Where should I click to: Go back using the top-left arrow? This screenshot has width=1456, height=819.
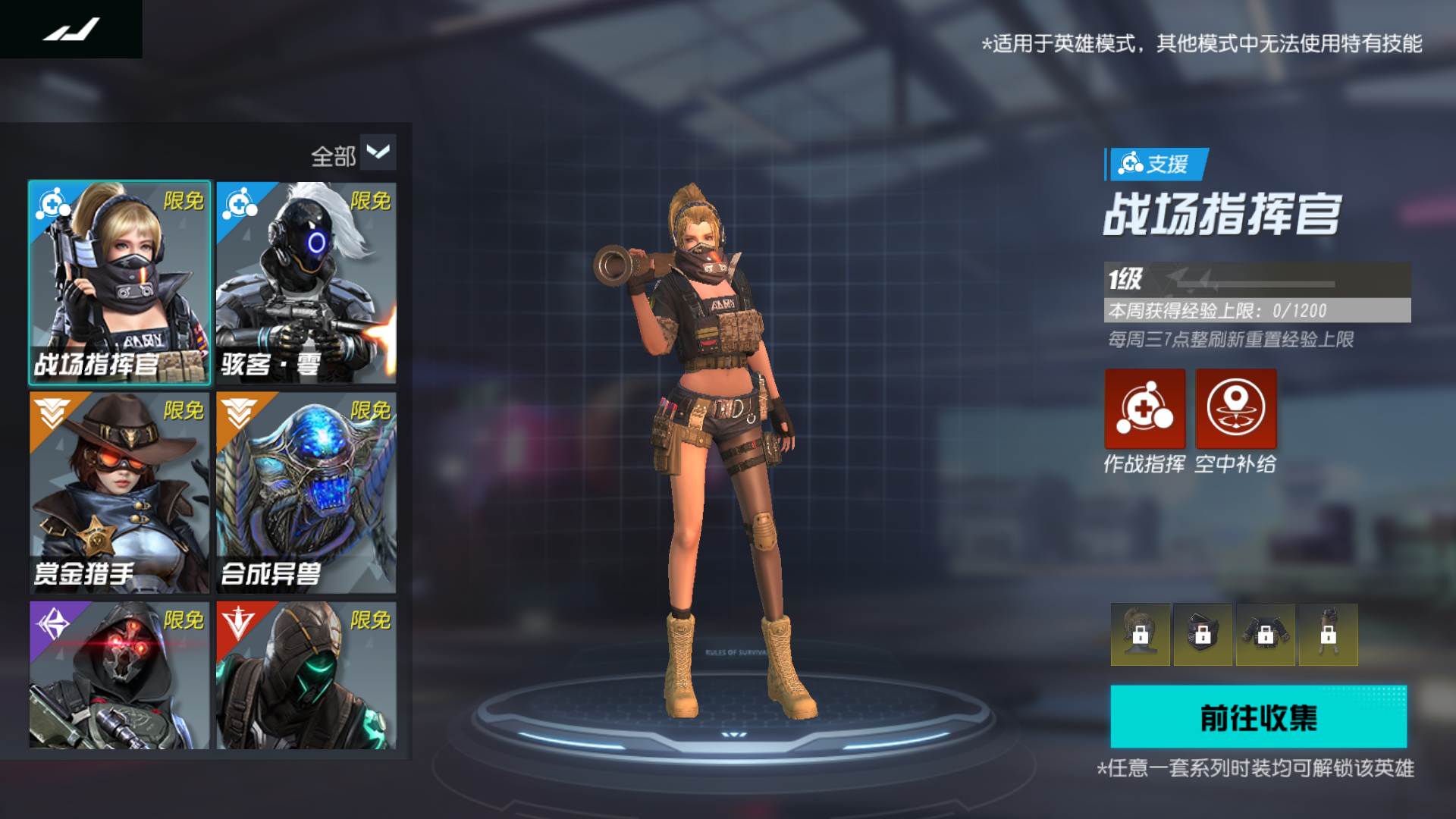(x=71, y=30)
